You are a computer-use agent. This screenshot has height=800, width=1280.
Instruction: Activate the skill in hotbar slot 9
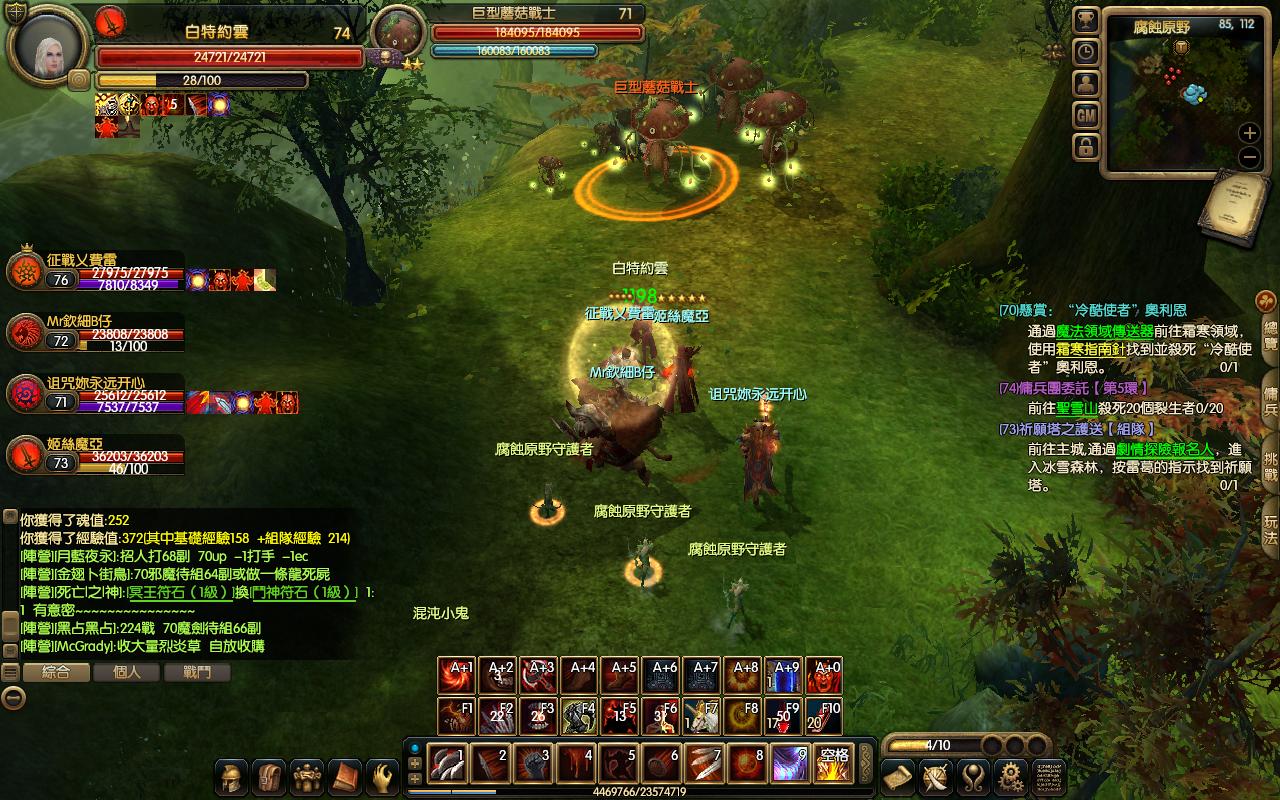(x=789, y=764)
